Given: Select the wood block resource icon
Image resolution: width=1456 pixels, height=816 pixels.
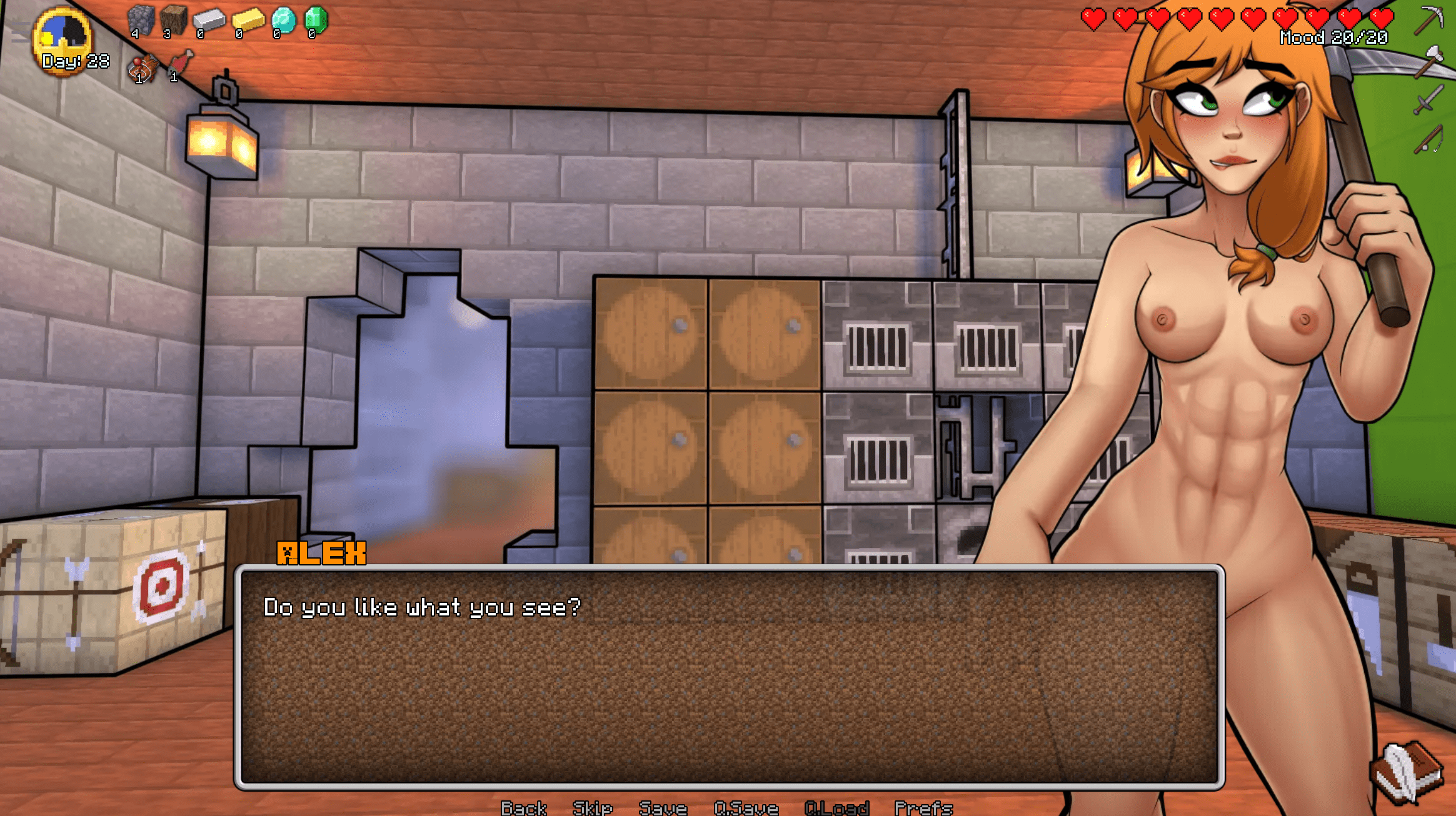Looking at the screenshot, I should pyautogui.click(x=173, y=20).
